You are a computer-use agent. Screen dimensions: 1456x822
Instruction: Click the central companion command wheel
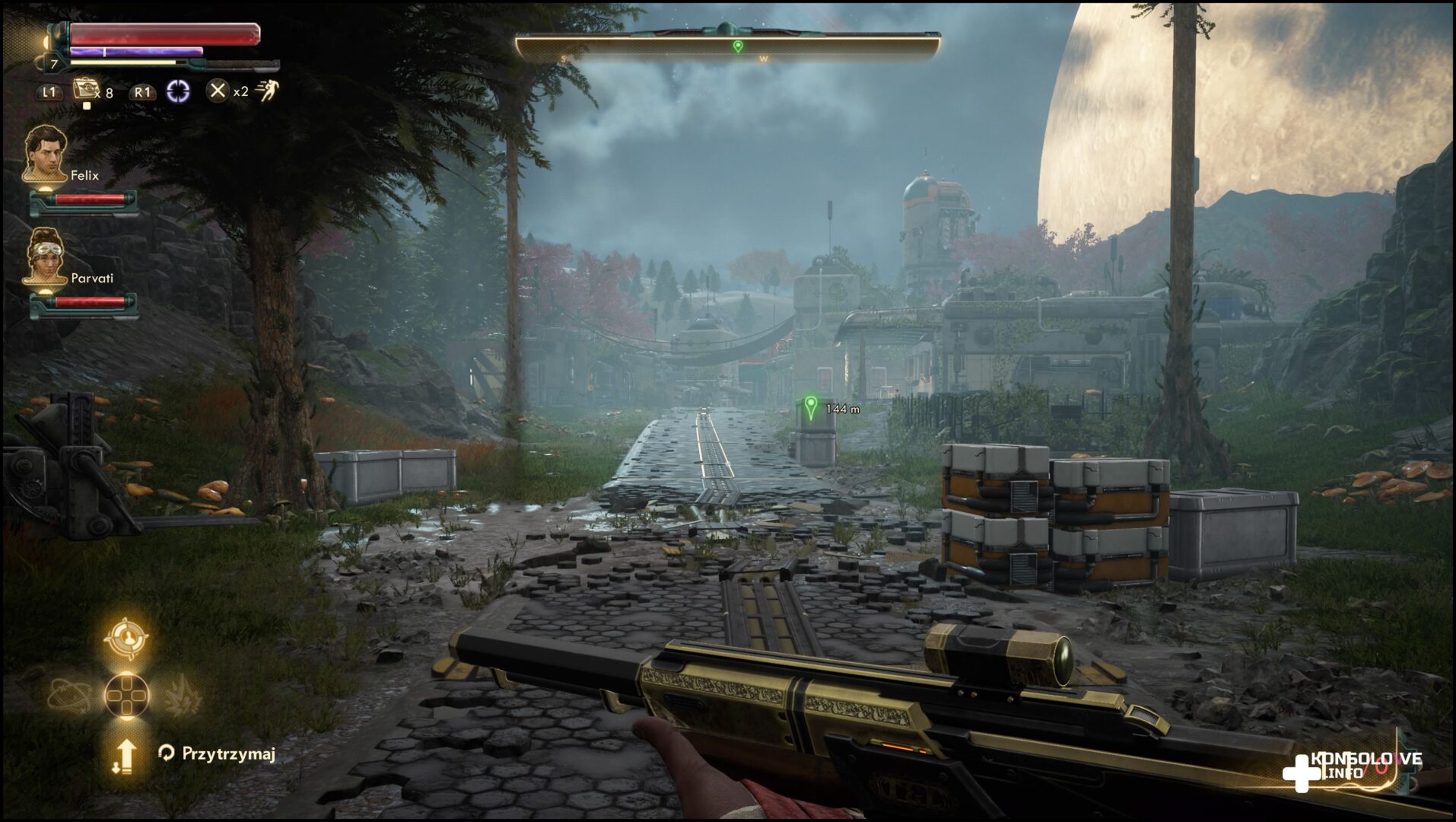pyautogui.click(x=126, y=695)
